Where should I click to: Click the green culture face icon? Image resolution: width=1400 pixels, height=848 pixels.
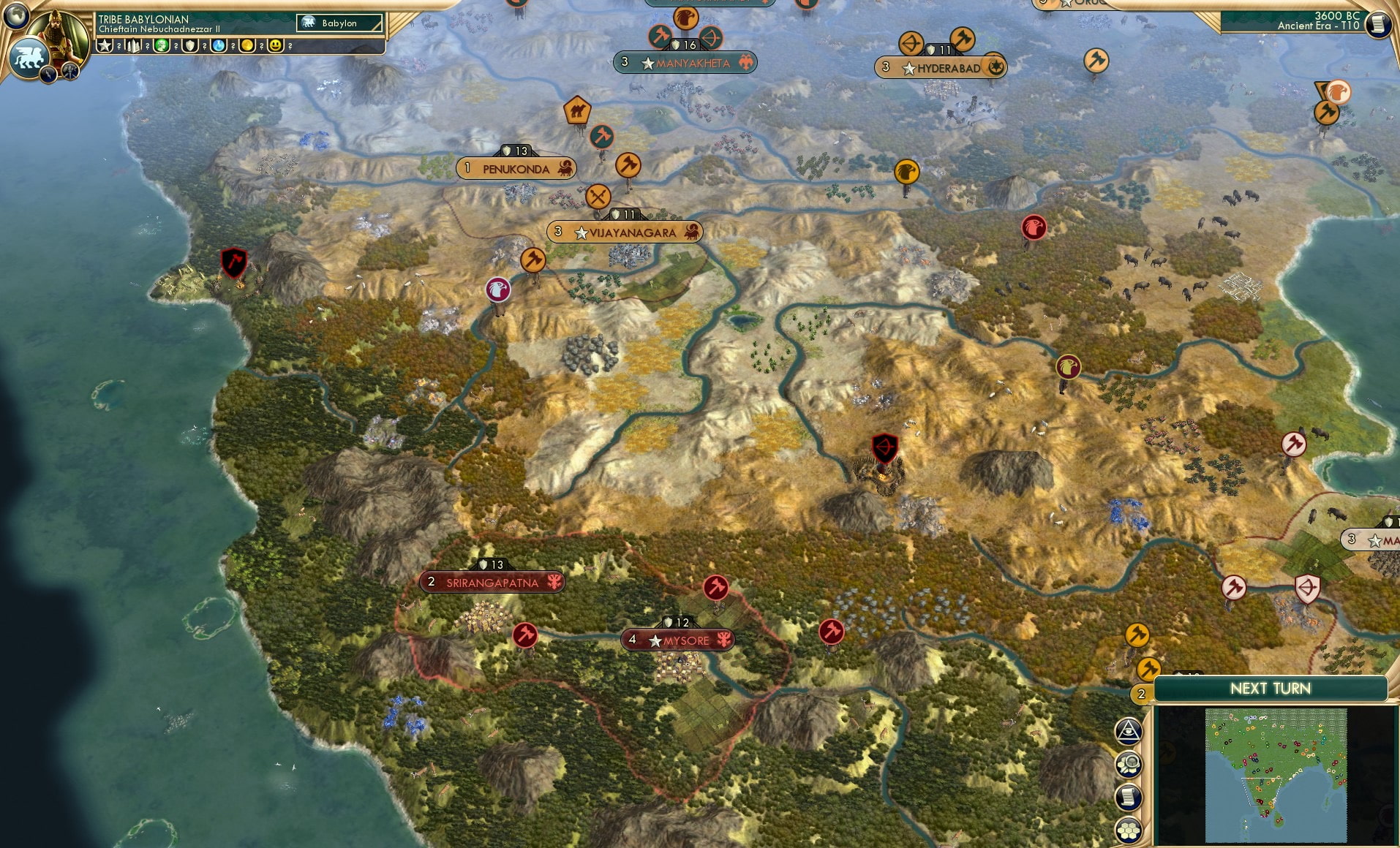pyautogui.click(x=161, y=45)
